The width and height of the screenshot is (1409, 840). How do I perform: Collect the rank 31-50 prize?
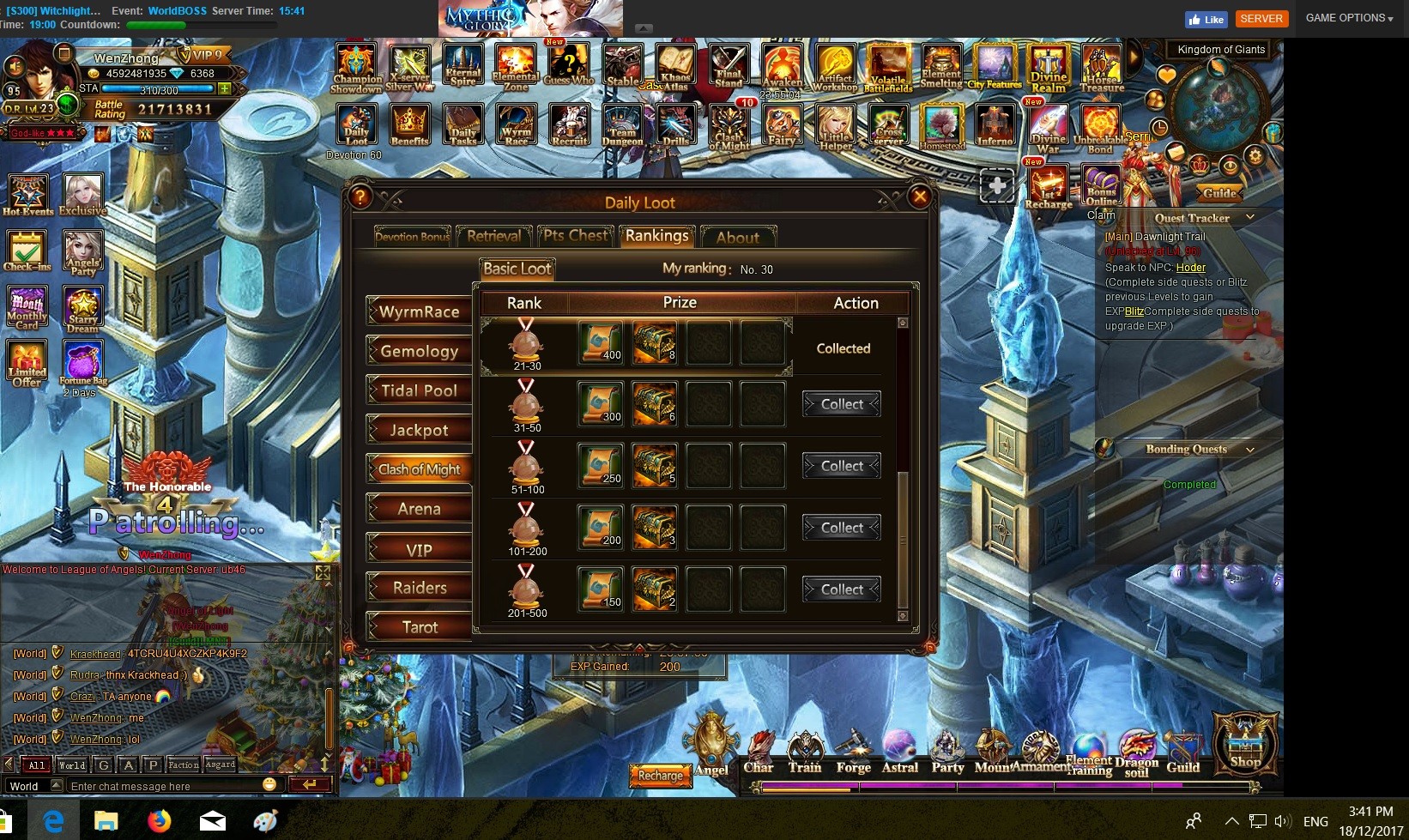point(842,404)
